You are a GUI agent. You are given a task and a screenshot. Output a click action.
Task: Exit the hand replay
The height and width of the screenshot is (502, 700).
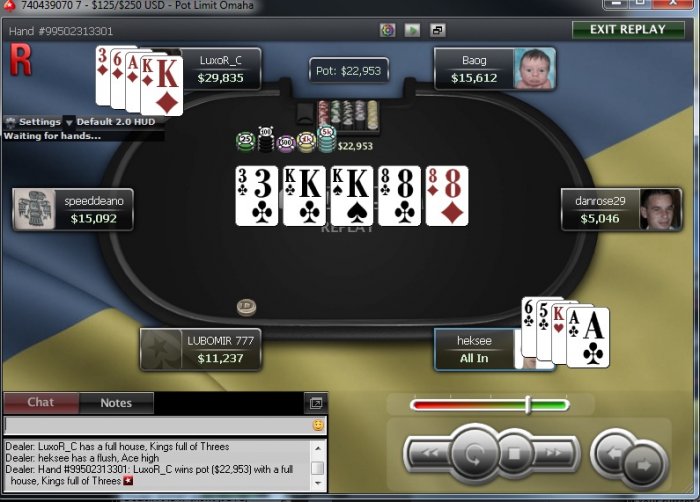[x=628, y=29]
